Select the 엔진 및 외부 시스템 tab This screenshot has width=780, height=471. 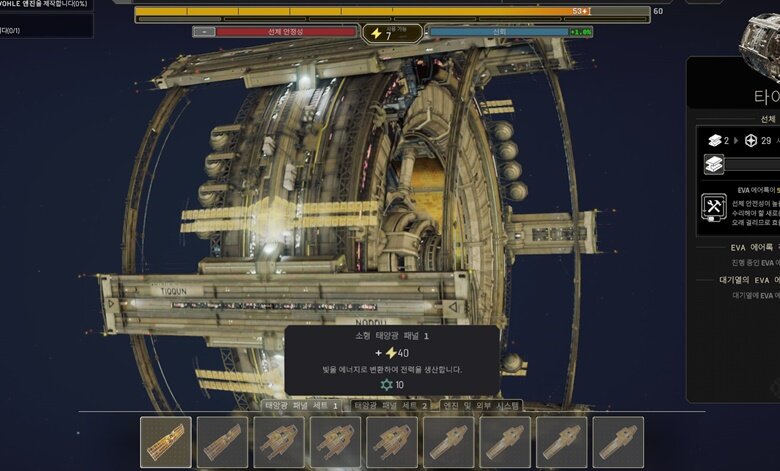click(481, 406)
